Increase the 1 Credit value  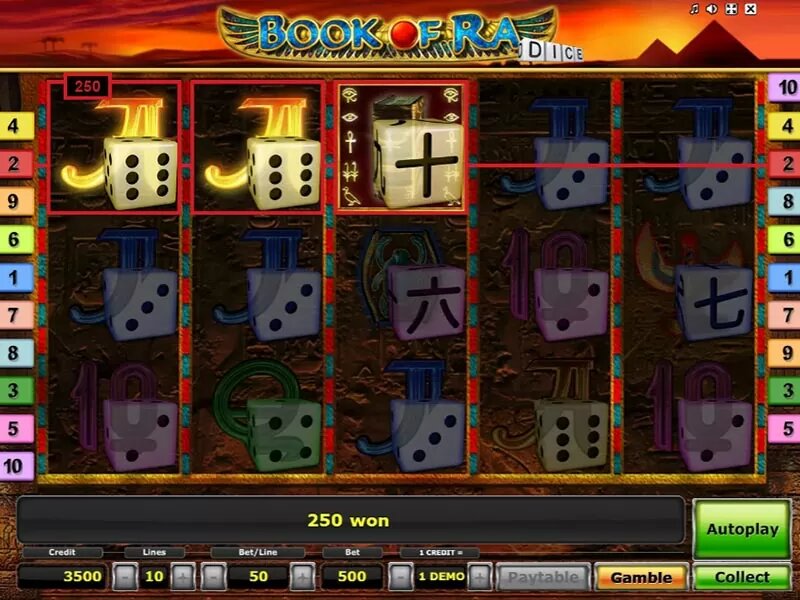coord(479,577)
